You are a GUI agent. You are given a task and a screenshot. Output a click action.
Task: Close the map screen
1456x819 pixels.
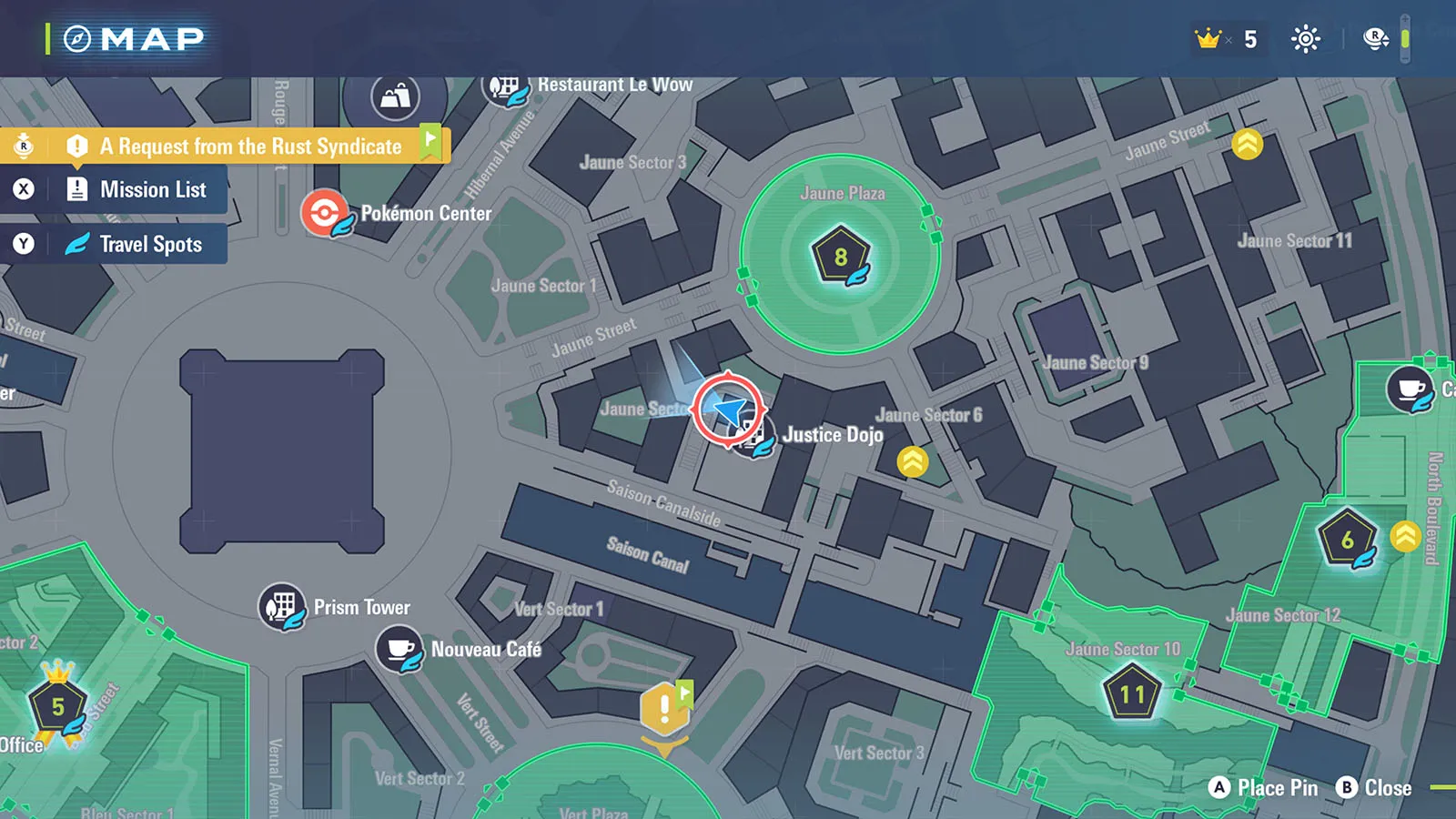pos(1374,788)
